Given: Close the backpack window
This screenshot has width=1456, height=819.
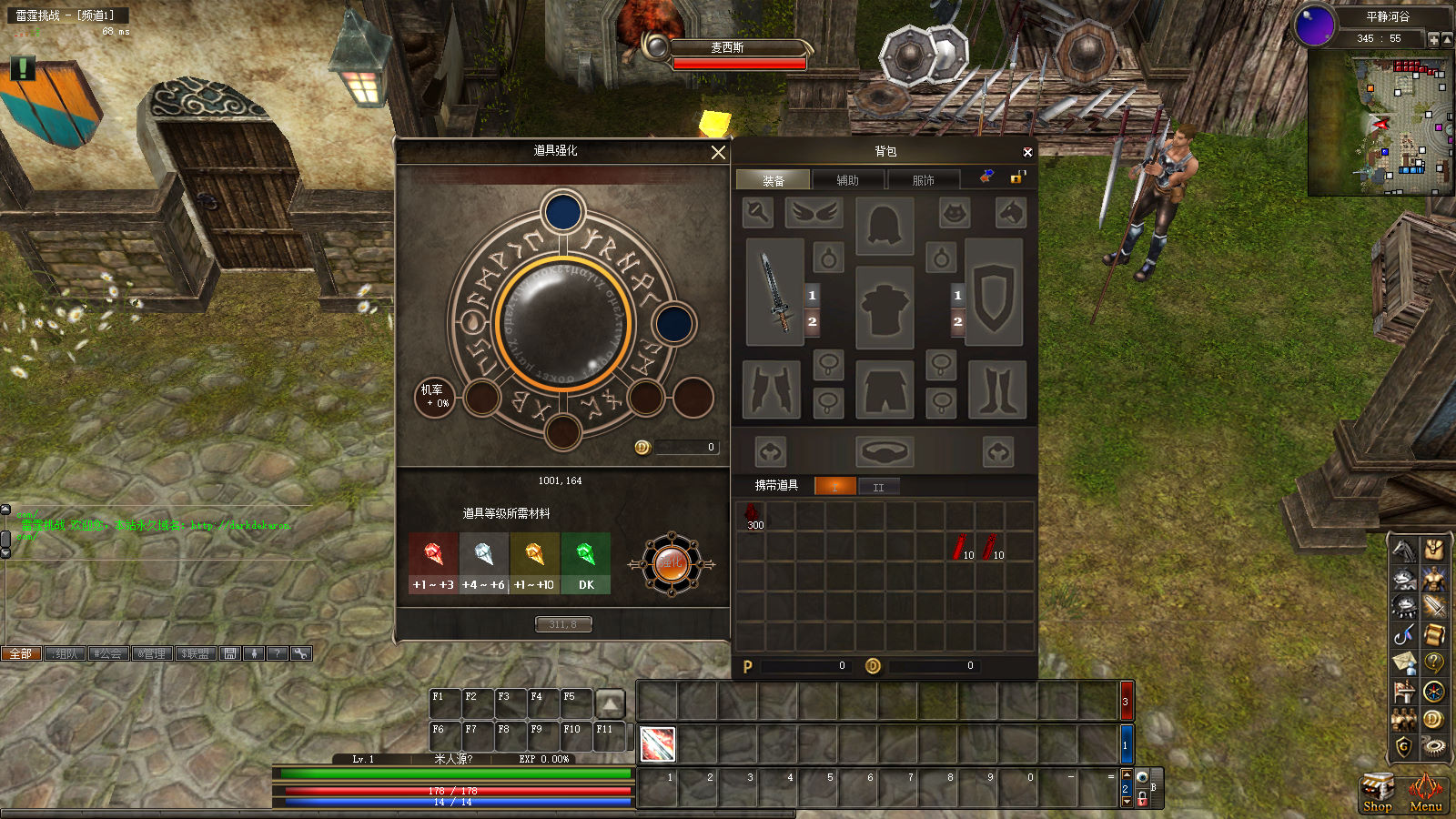Looking at the screenshot, I should [1027, 152].
